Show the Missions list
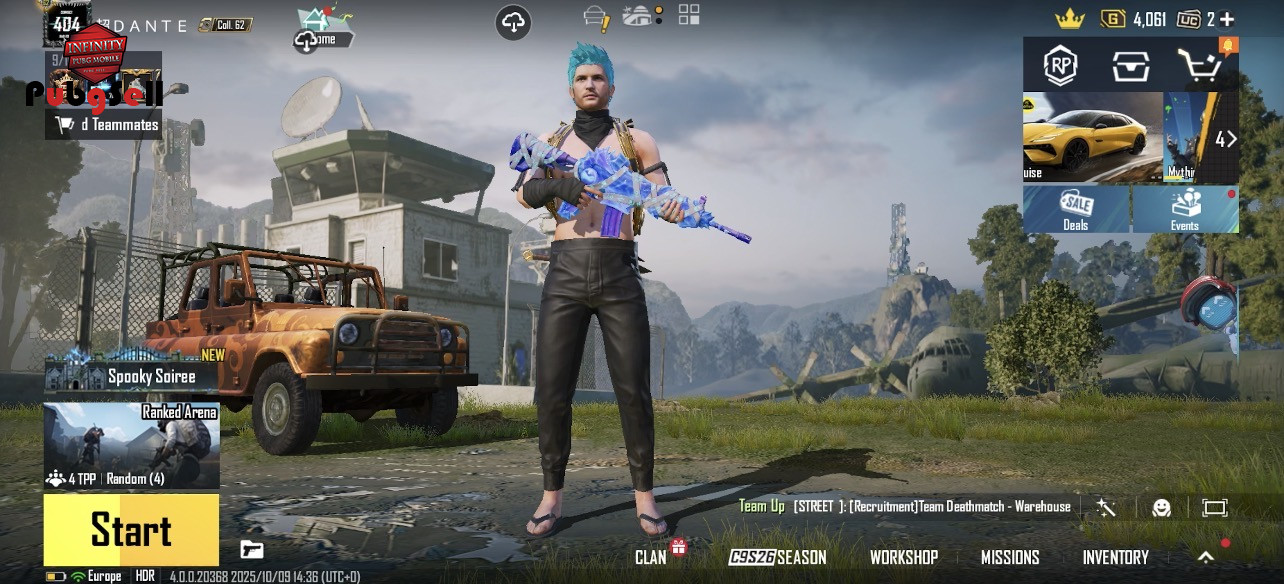Image resolution: width=1284 pixels, height=584 pixels. point(1009,557)
